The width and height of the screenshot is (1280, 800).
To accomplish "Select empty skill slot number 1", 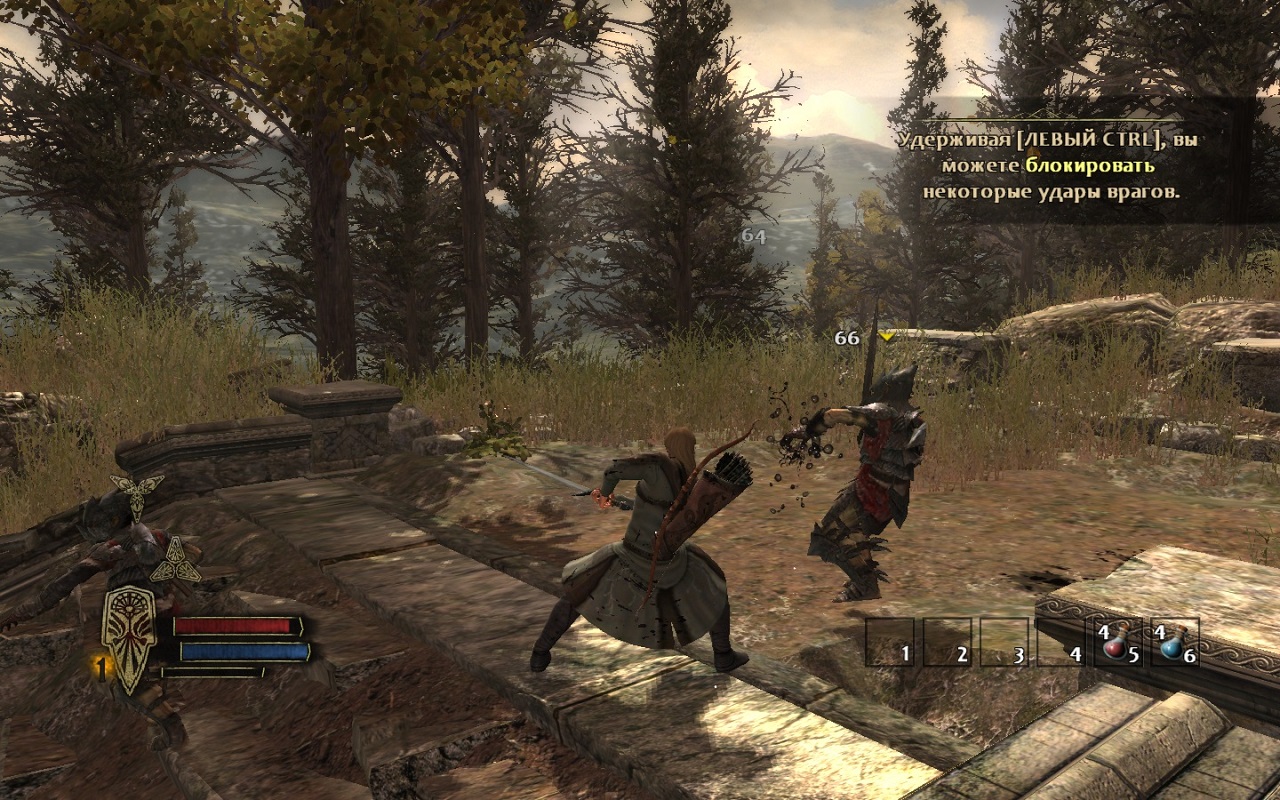I will pos(890,642).
